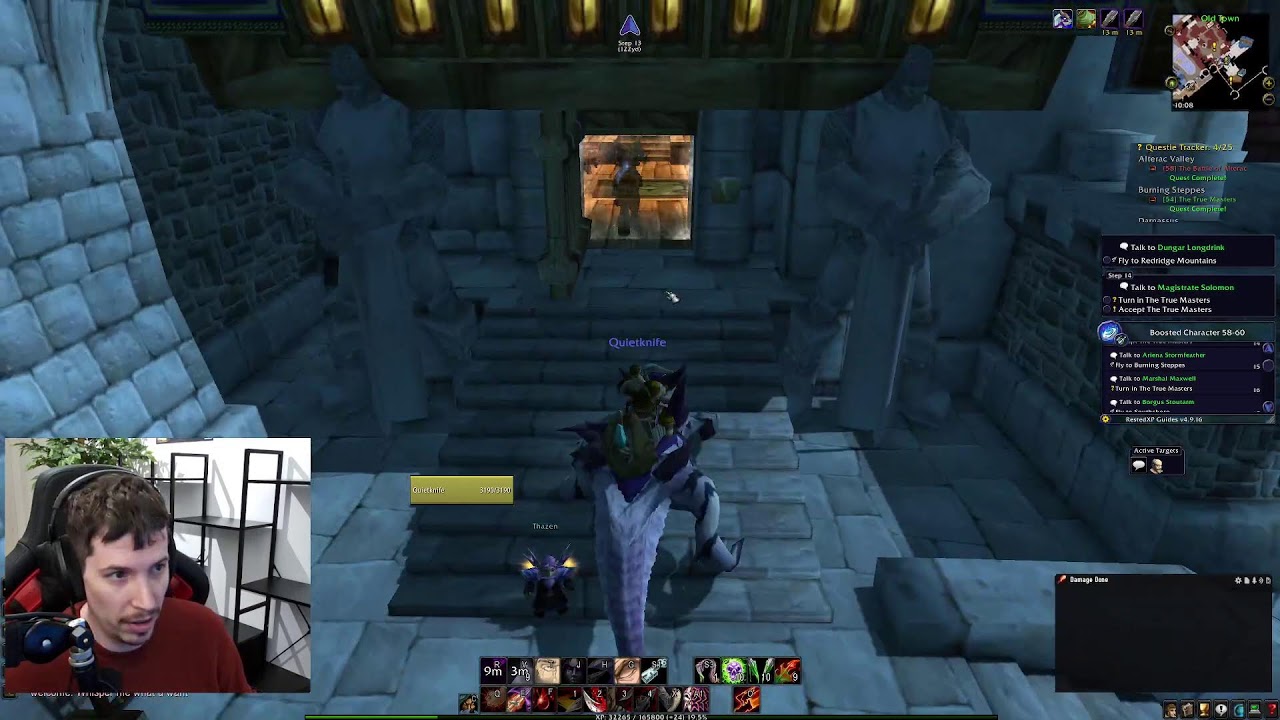Click the Old Town minimap
The height and width of the screenshot is (720, 1280).
click(x=1213, y=61)
